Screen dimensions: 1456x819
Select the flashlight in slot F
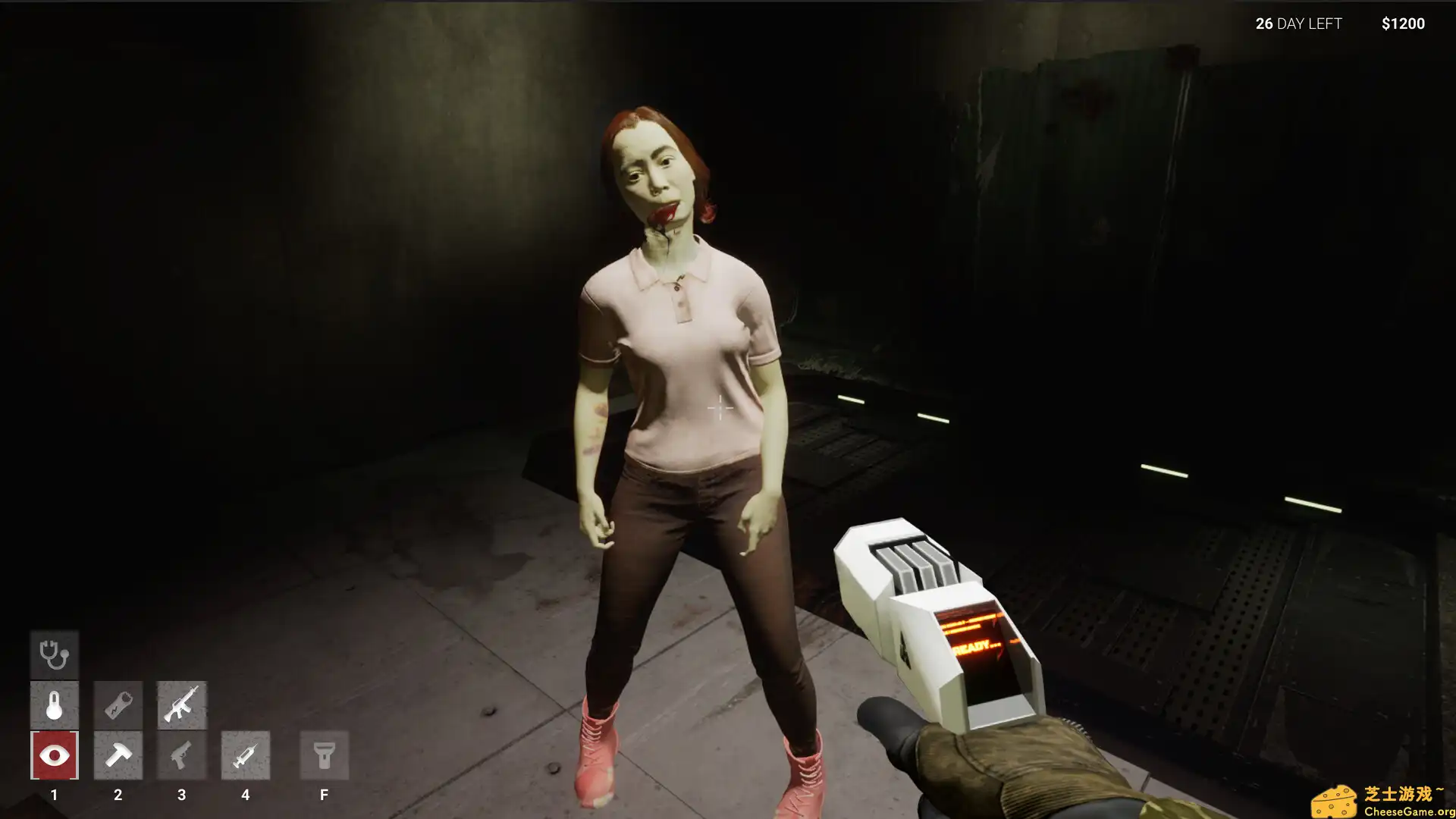point(324,755)
